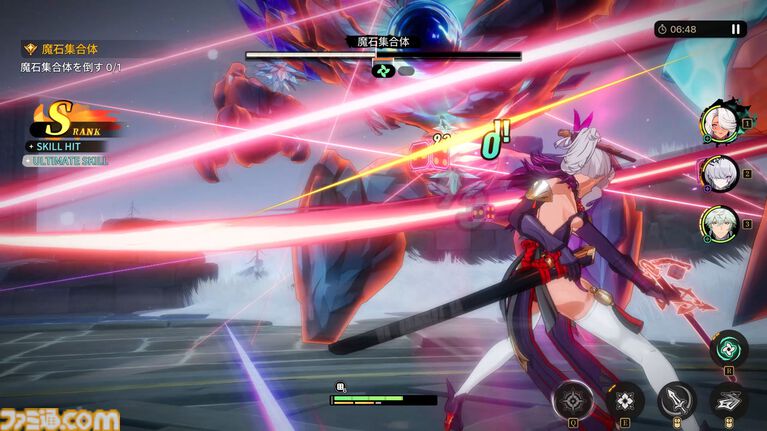The width and height of the screenshot is (767, 431).
Task: Switch to the pale silver-haired second party member
Action: point(718,173)
